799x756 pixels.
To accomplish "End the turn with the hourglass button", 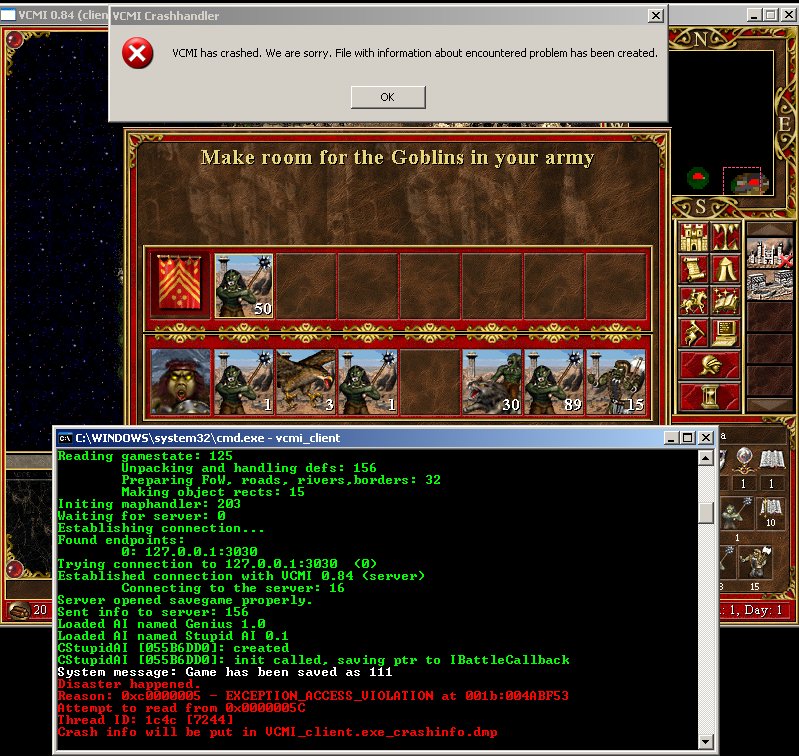I will 709,397.
